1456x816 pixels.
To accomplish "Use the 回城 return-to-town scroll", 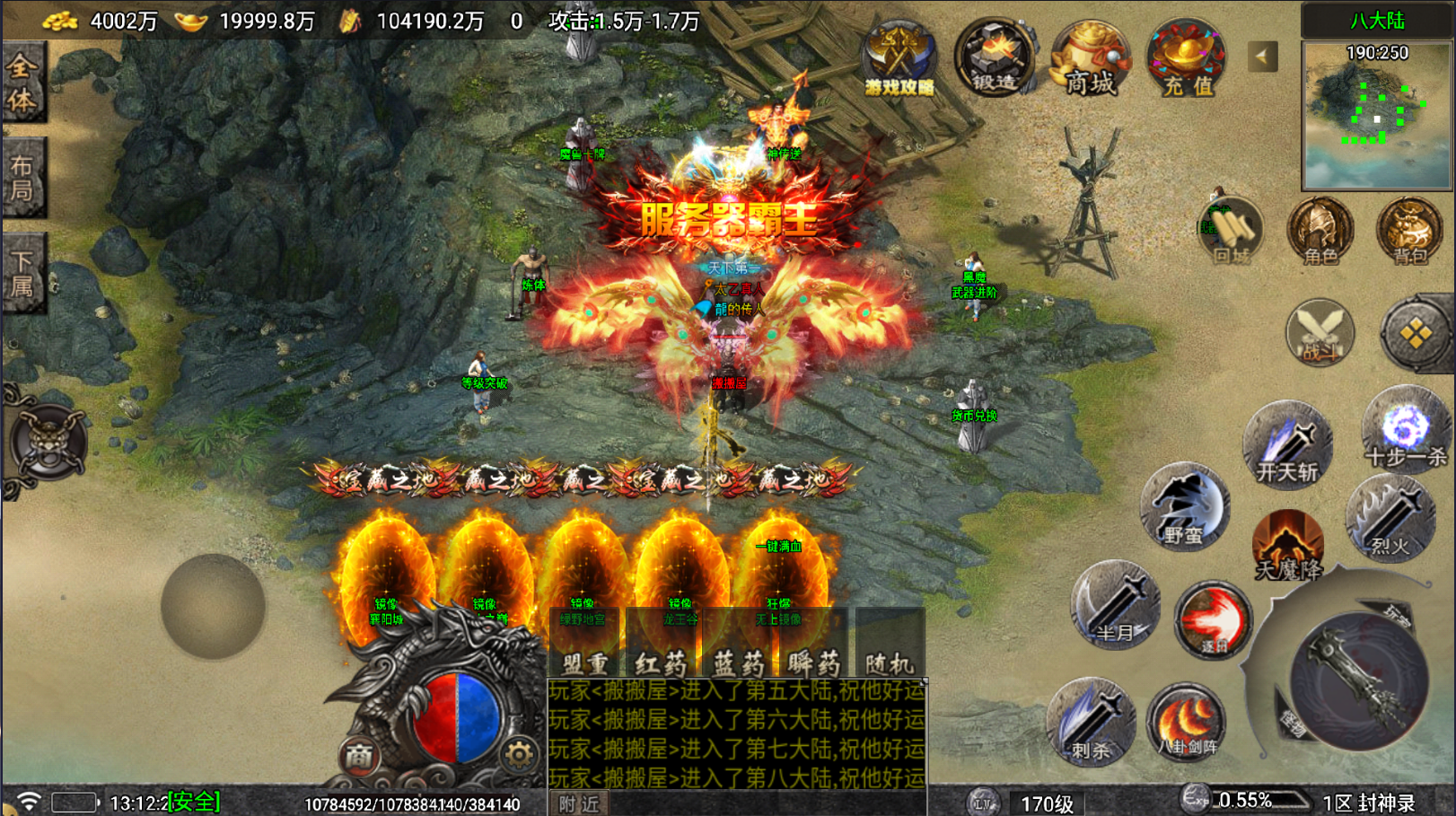I will 1232,232.
